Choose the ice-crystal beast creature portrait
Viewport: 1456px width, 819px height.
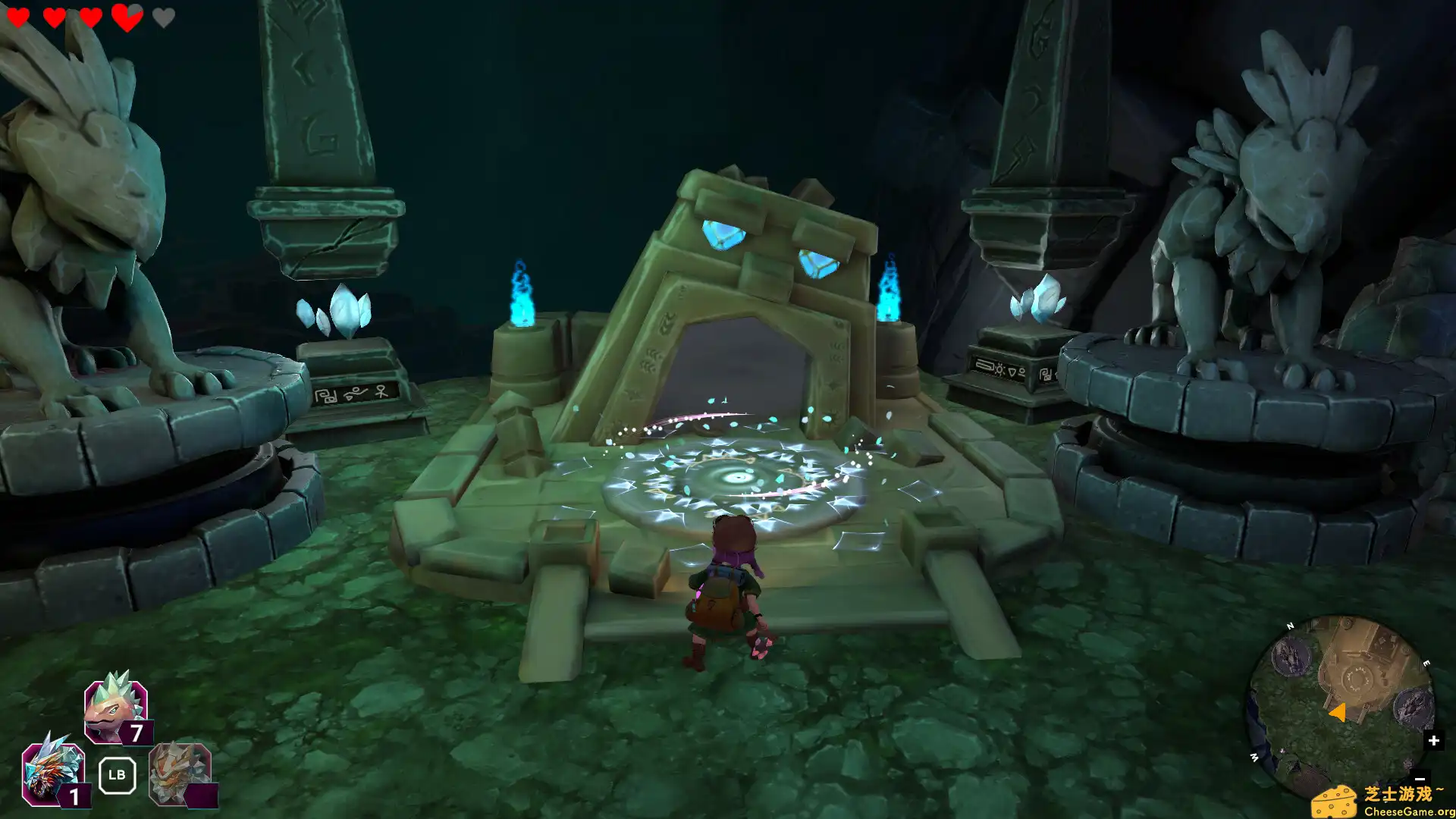[52, 772]
